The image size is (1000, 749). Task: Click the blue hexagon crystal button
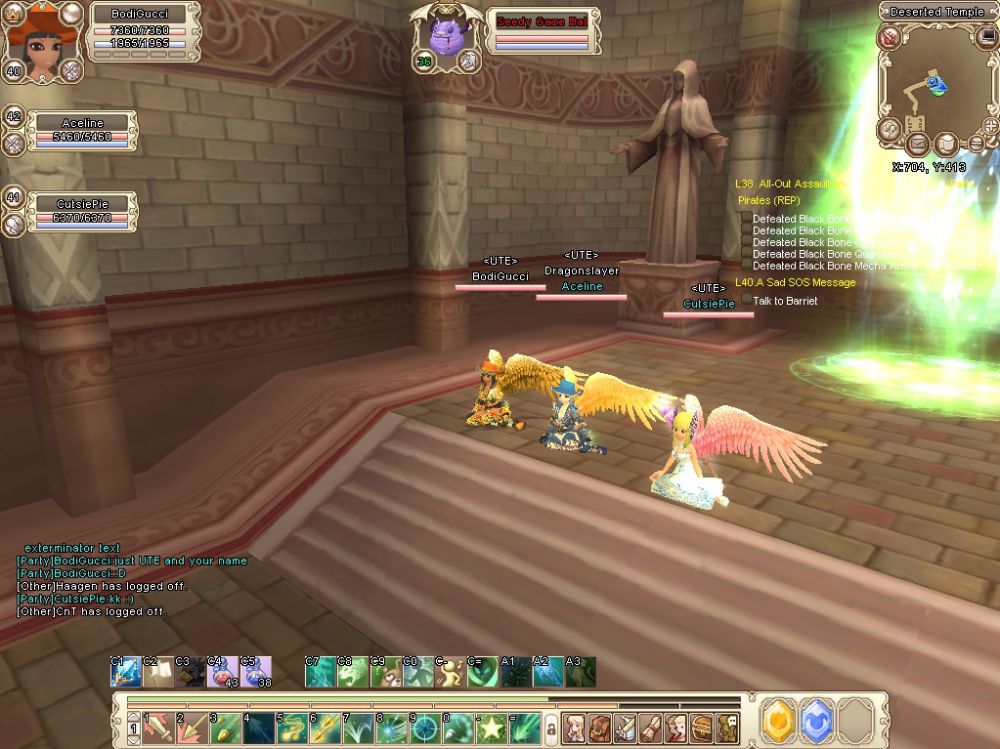coord(816,718)
